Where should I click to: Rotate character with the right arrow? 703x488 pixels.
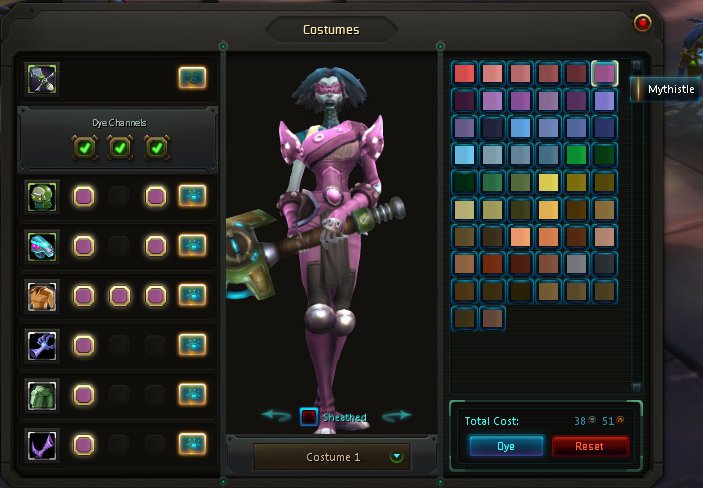tap(397, 415)
